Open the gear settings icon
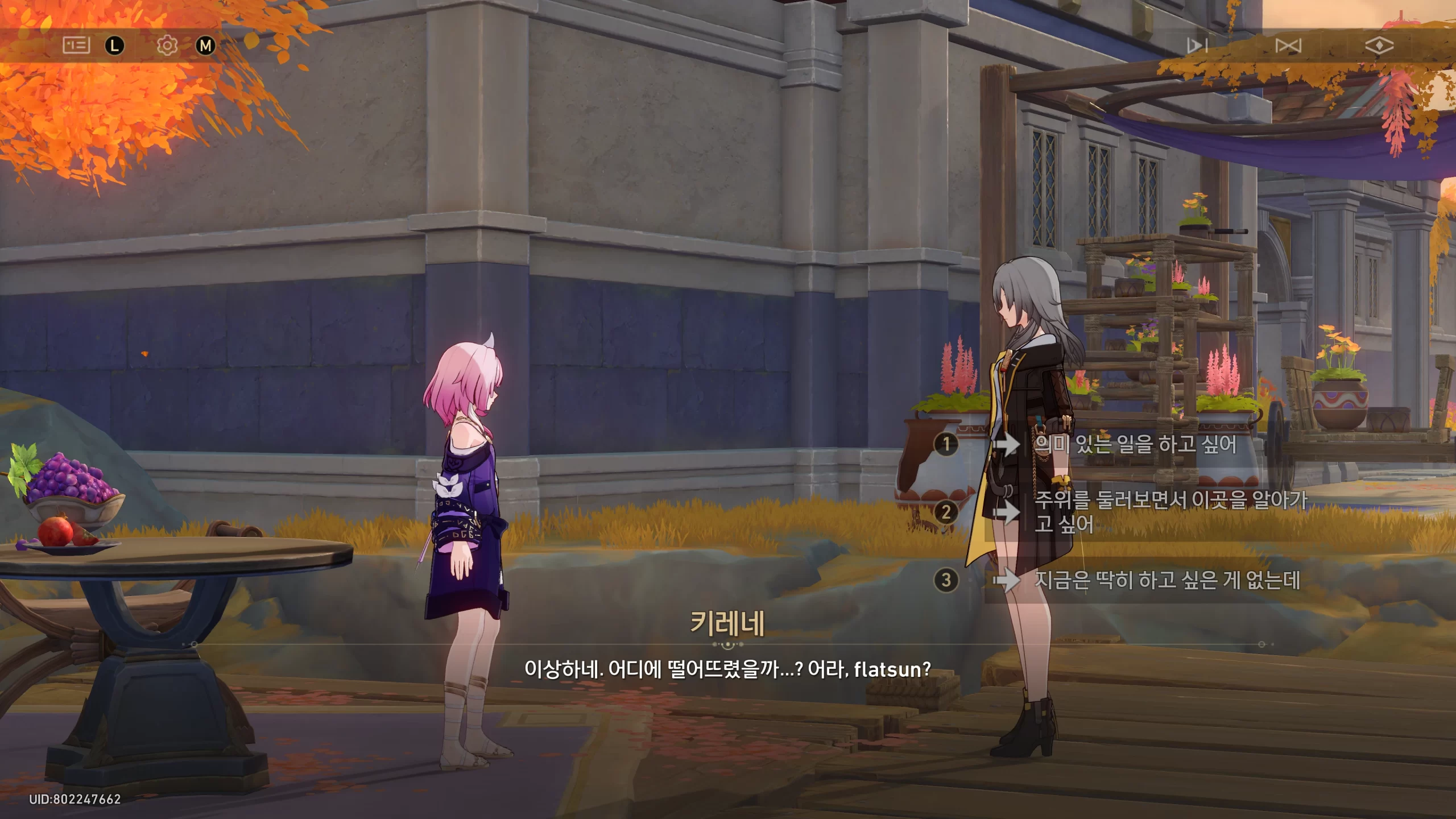The image size is (1456, 819). coord(167,45)
